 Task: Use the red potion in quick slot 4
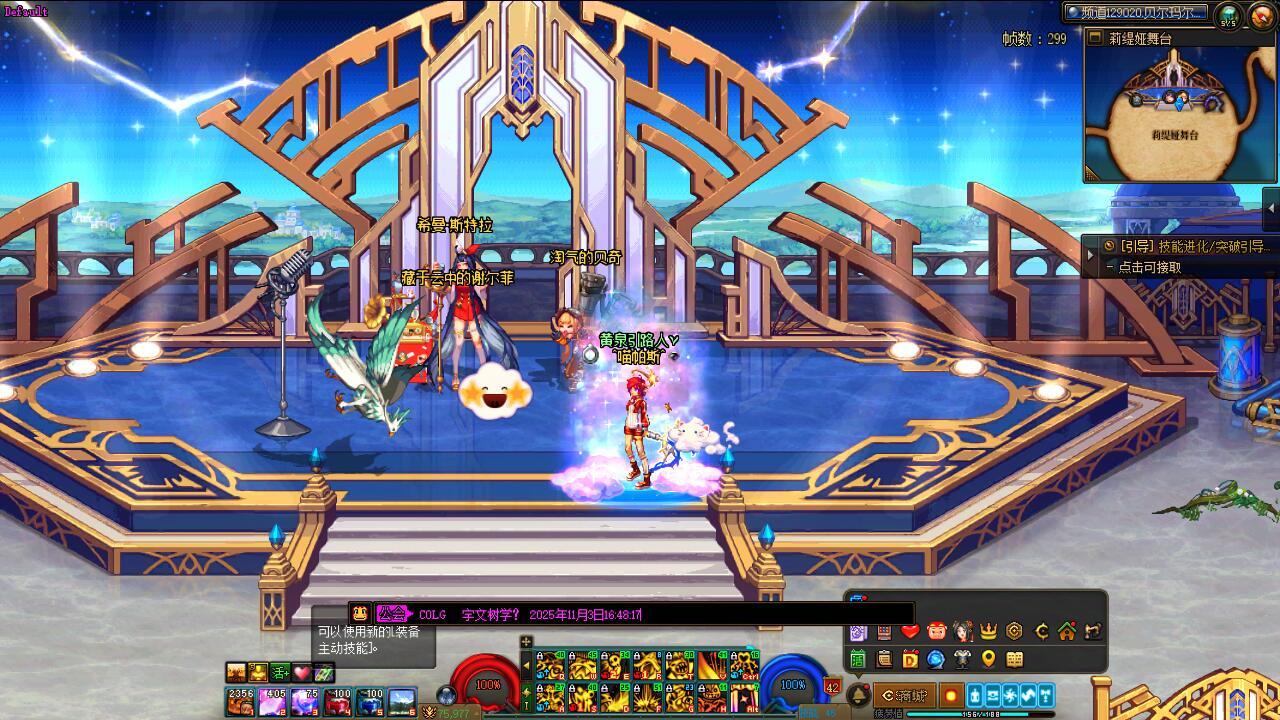[337, 701]
